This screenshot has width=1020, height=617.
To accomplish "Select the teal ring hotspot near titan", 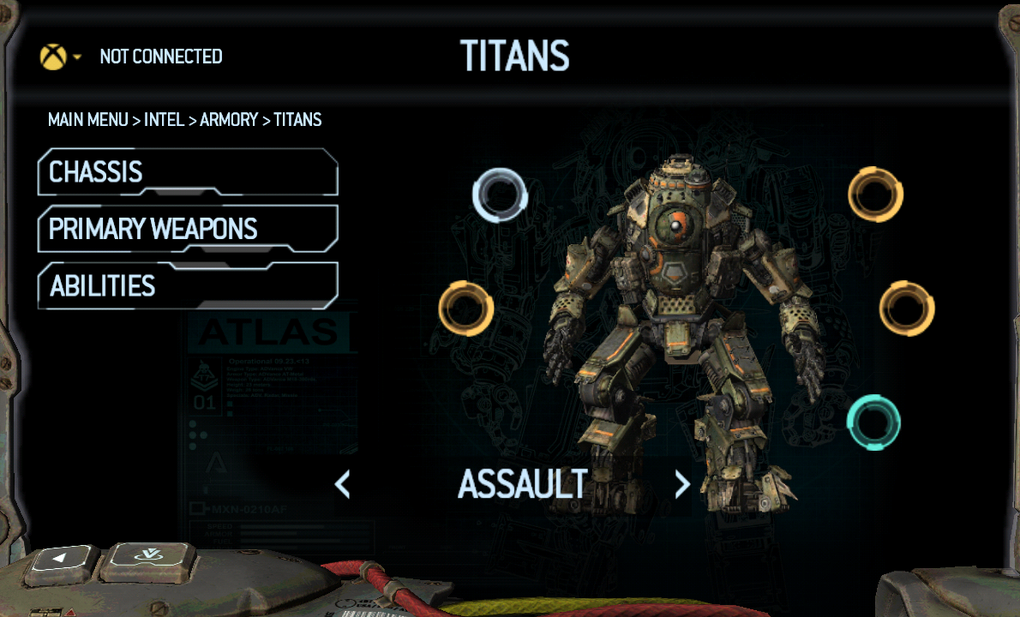I will (x=874, y=422).
